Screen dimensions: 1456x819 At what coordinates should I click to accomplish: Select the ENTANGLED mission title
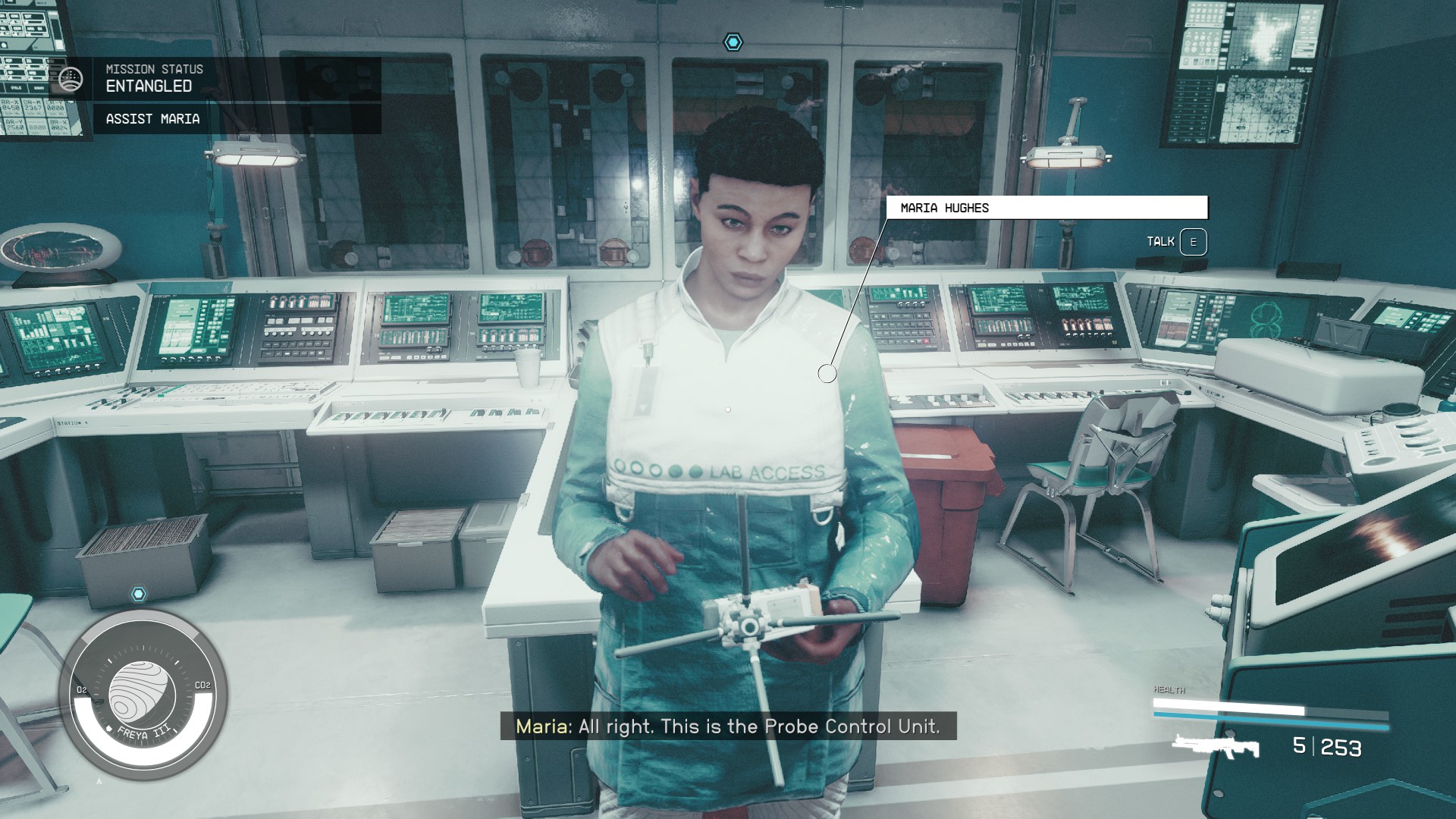pos(148,86)
